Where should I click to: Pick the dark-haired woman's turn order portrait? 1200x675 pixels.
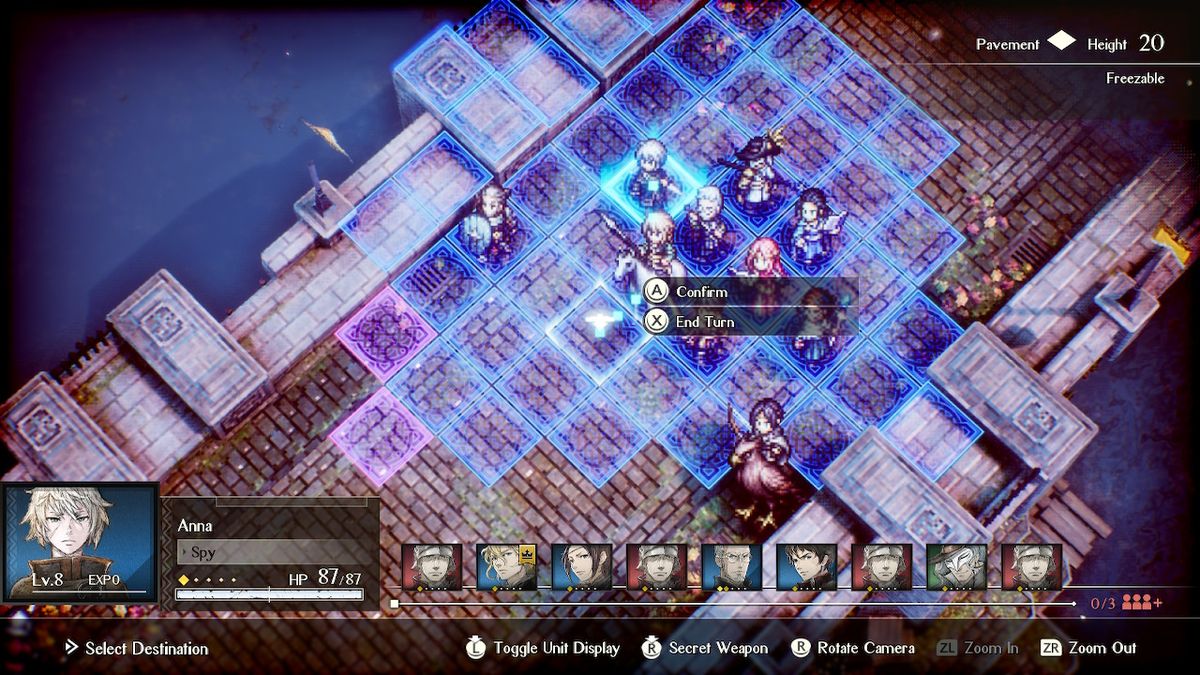[581, 567]
